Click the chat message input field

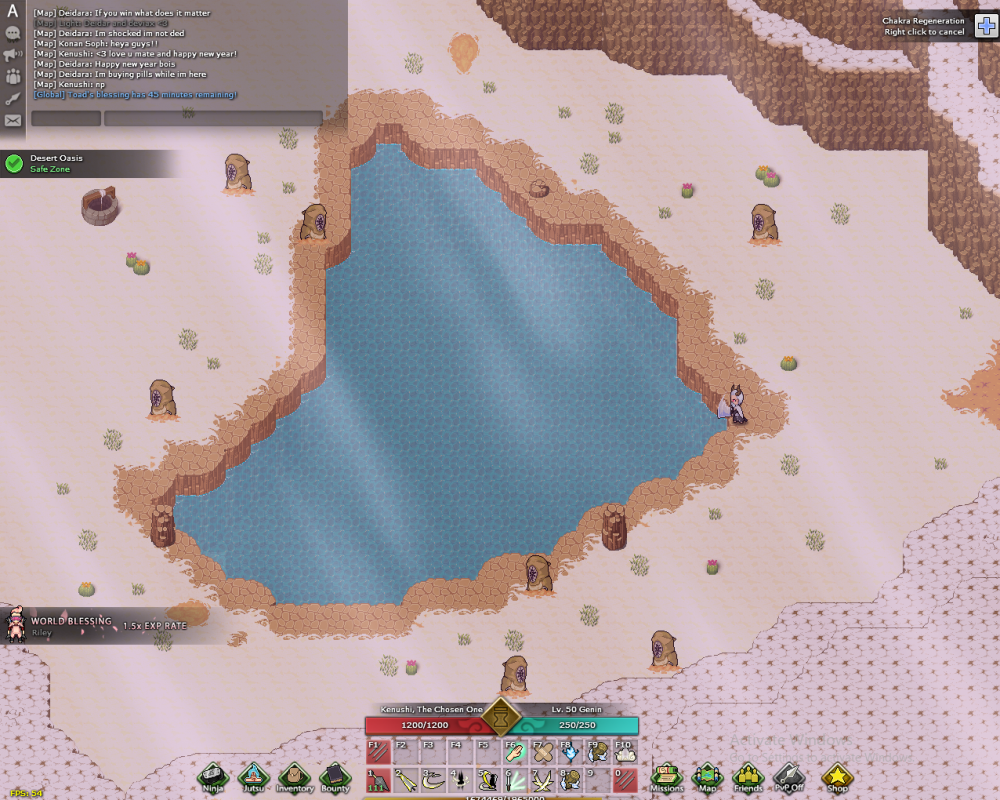213,118
